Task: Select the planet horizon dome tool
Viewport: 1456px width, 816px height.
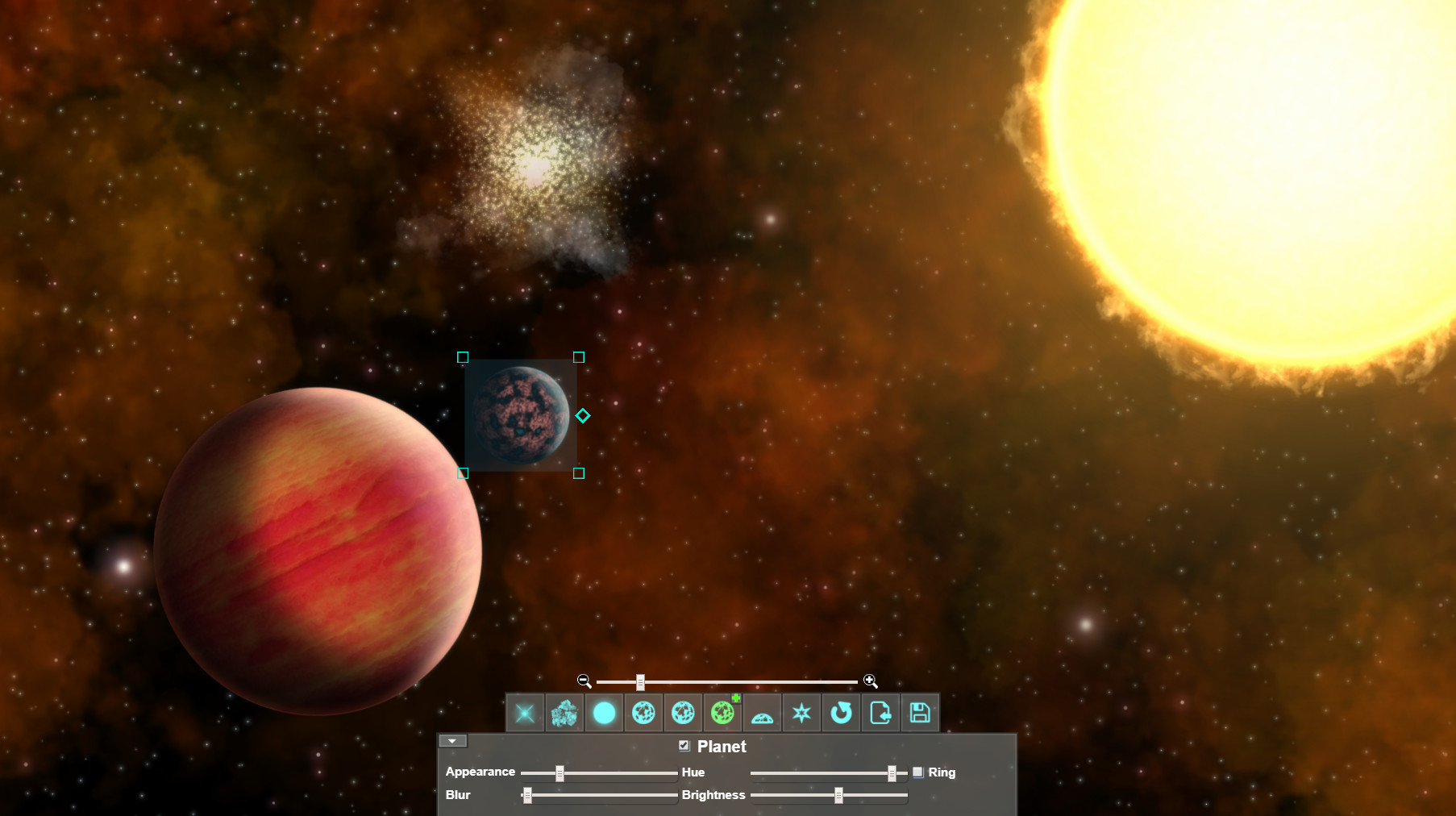Action: point(762,712)
